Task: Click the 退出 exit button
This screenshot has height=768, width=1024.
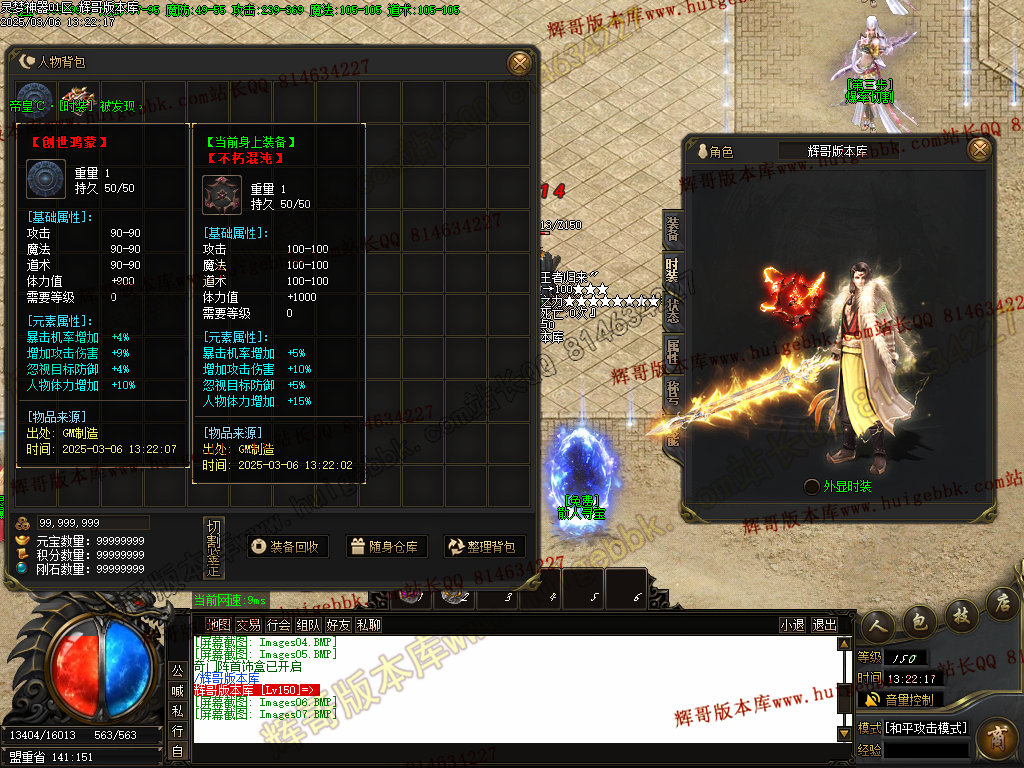Action: click(x=825, y=625)
